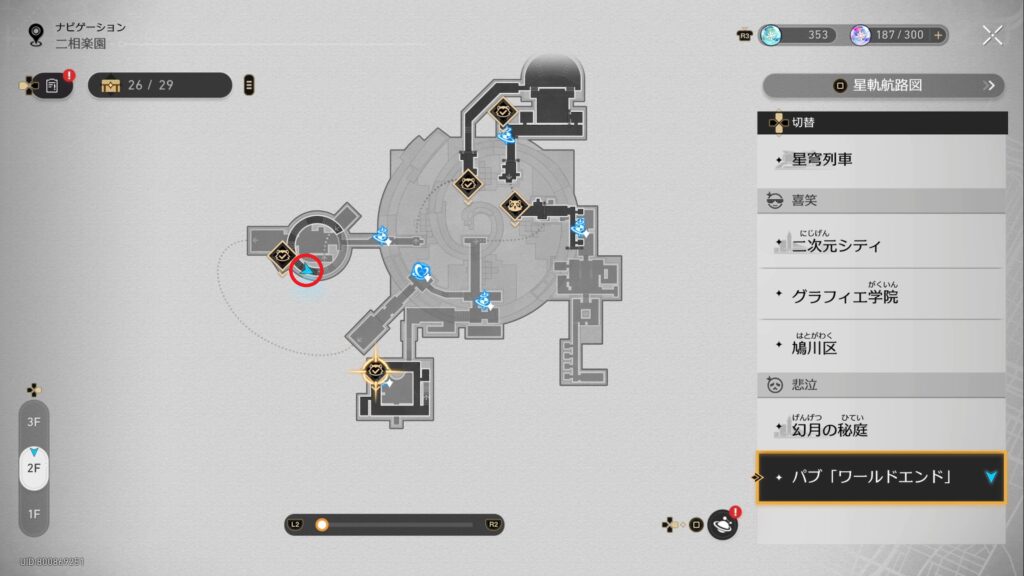Adjust the map zoom slider
Screen dimensions: 1024x576
click(322, 524)
